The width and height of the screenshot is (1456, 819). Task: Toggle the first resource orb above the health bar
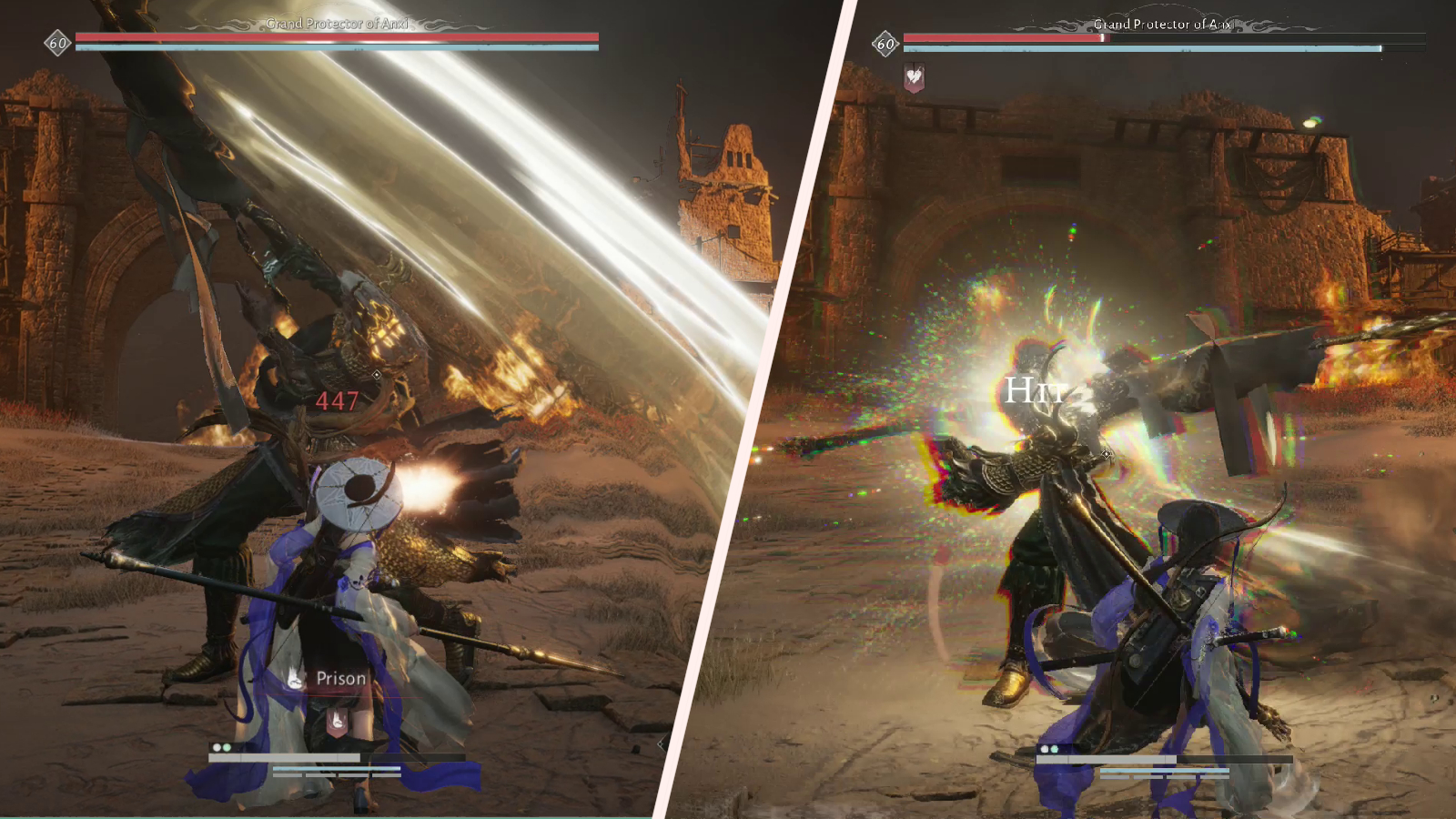217,747
